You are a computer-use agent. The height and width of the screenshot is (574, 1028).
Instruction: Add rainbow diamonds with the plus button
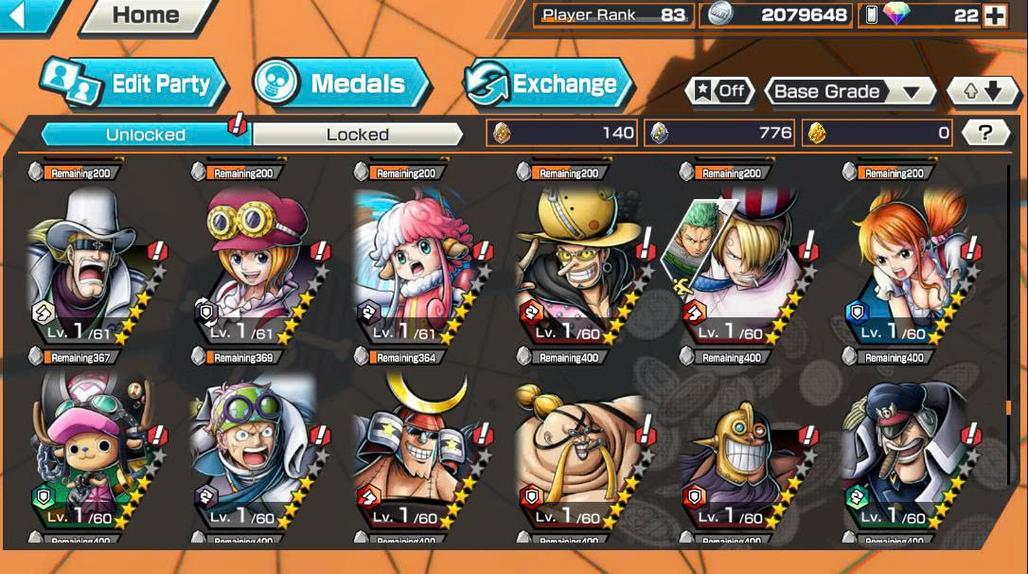(994, 15)
